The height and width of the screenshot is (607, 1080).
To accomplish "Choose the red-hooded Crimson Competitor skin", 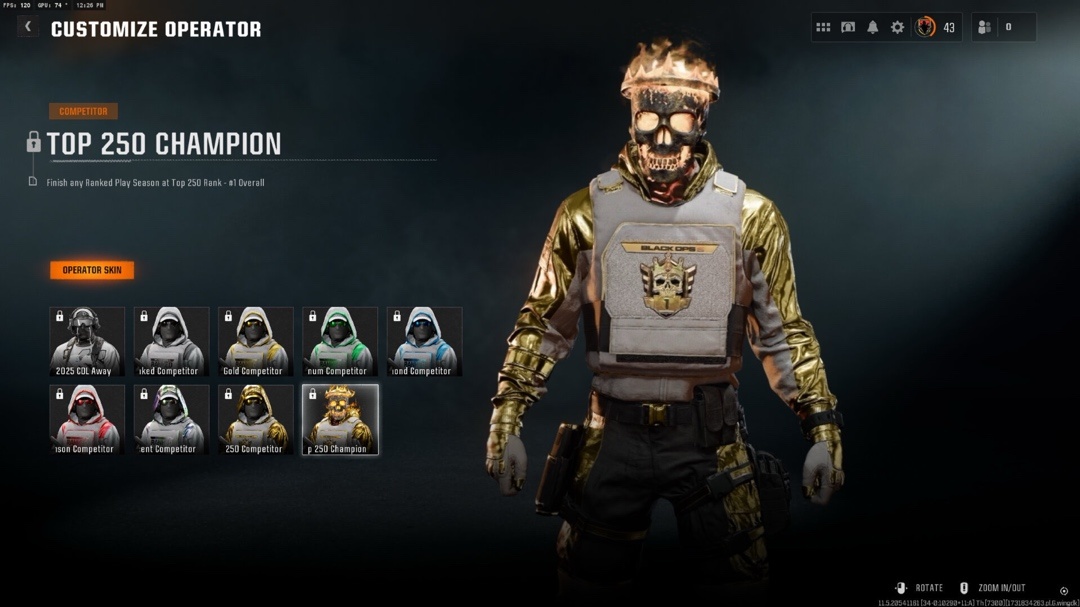I will 87,420.
